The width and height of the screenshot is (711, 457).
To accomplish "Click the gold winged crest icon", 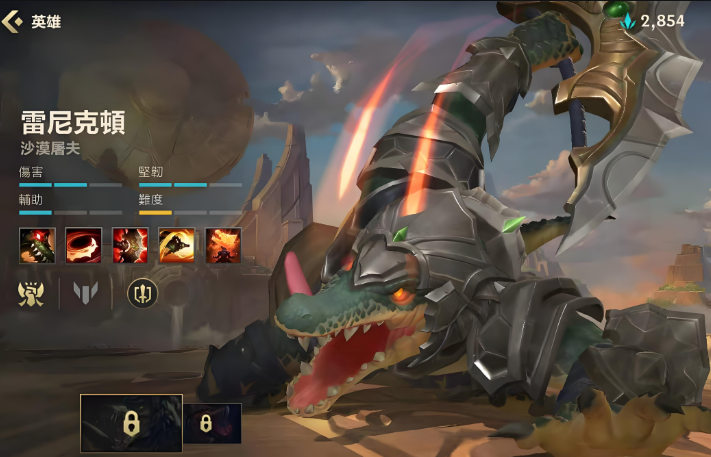I will (32, 293).
